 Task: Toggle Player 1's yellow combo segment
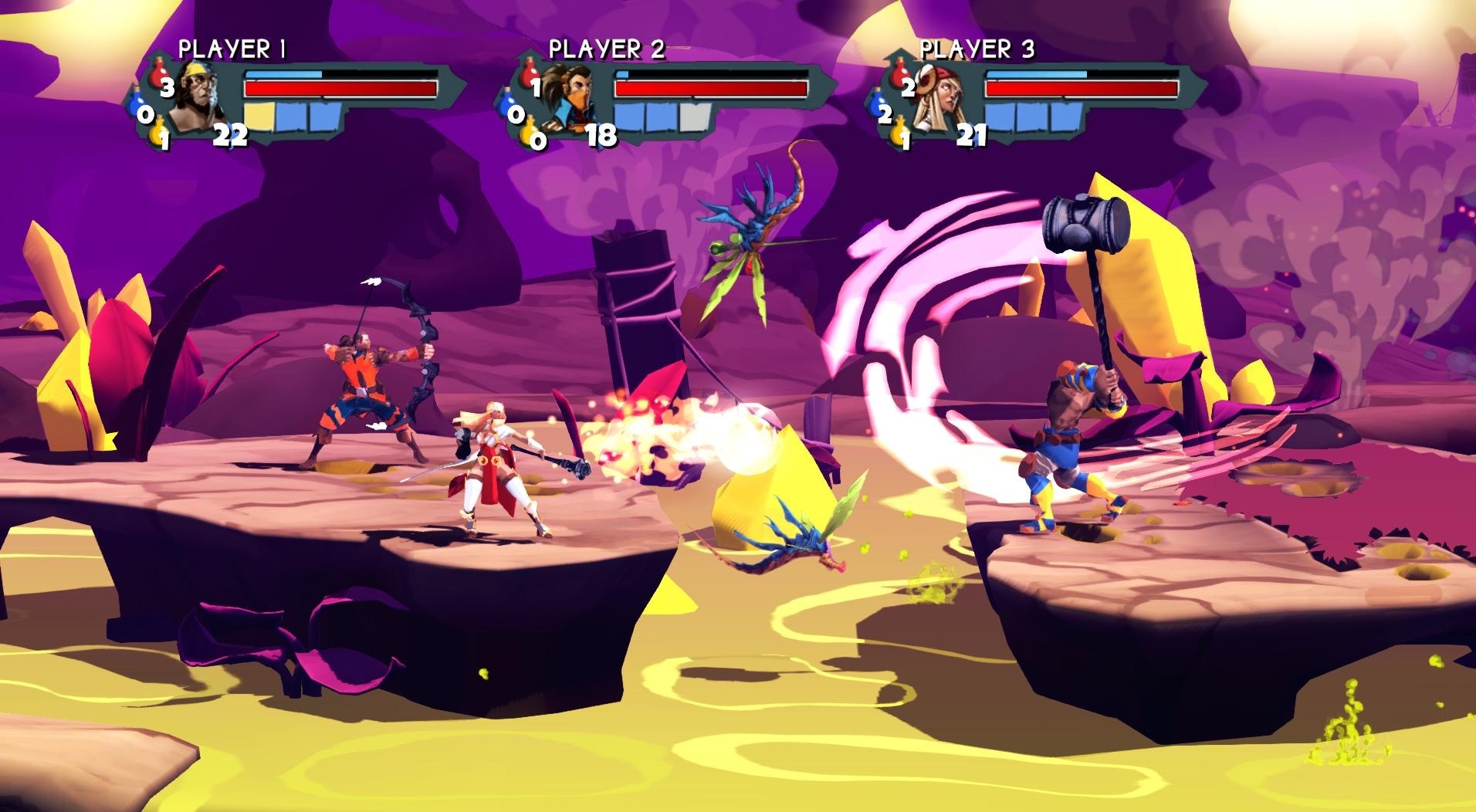point(259,117)
